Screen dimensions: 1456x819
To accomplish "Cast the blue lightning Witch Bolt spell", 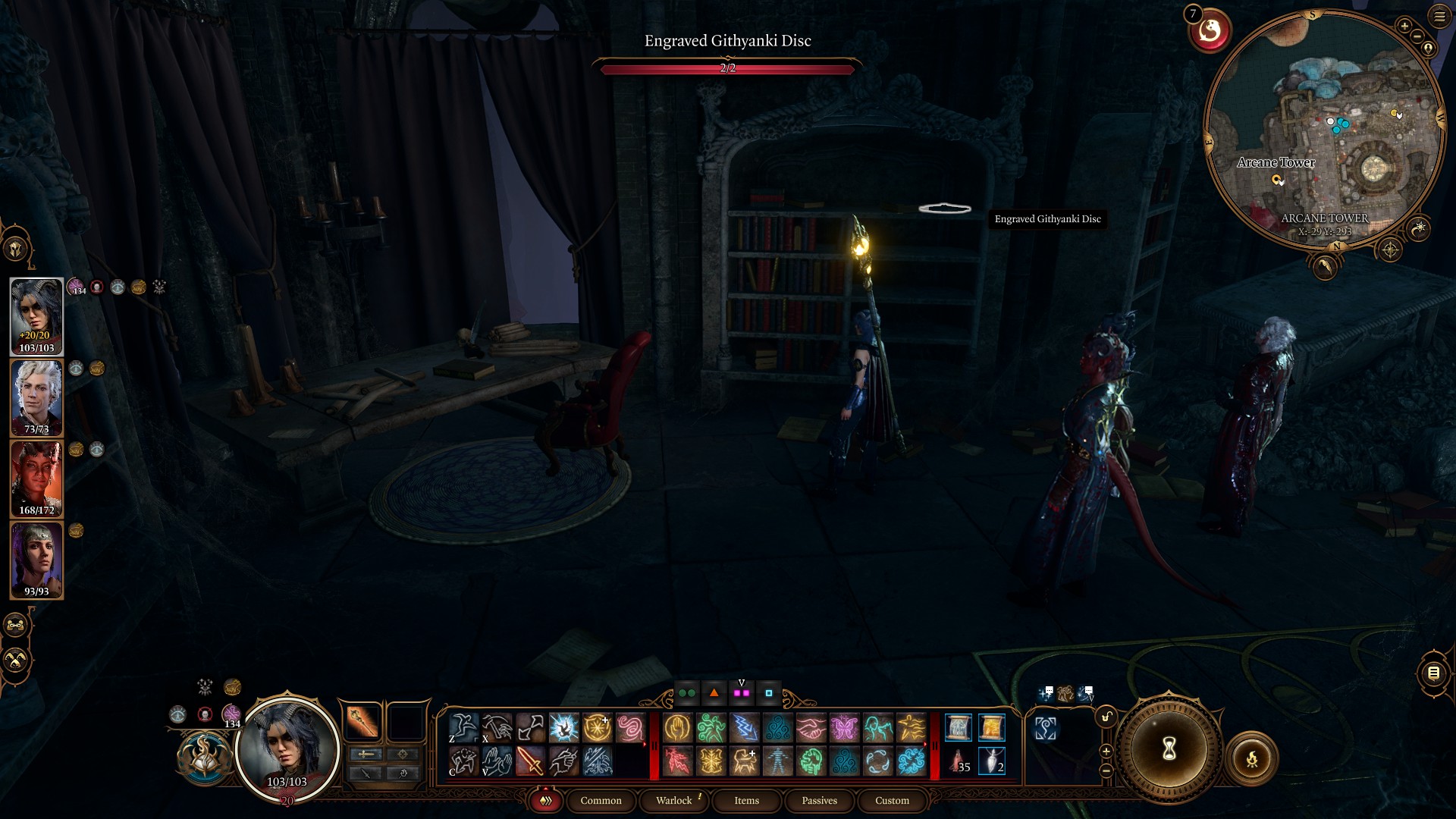I will pos(744,726).
